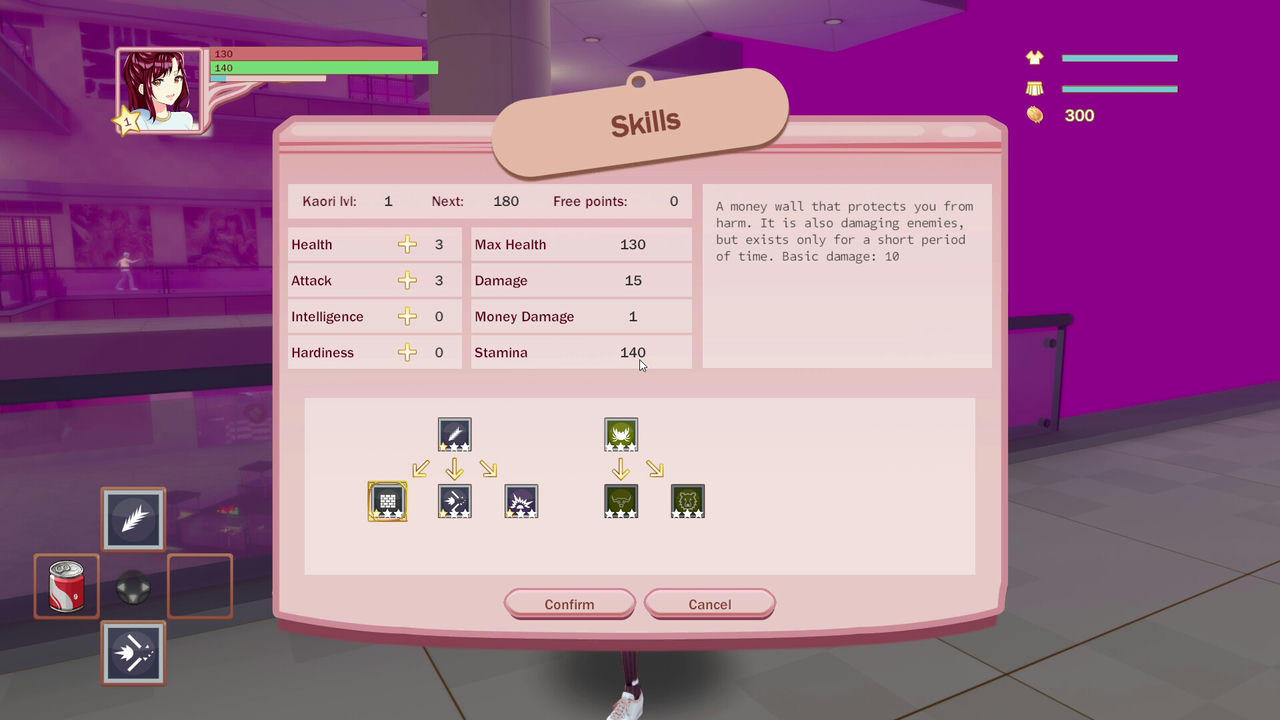Select the Money Wall brick skill icon
Image resolution: width=1280 pixels, height=720 pixels.
tap(387, 501)
